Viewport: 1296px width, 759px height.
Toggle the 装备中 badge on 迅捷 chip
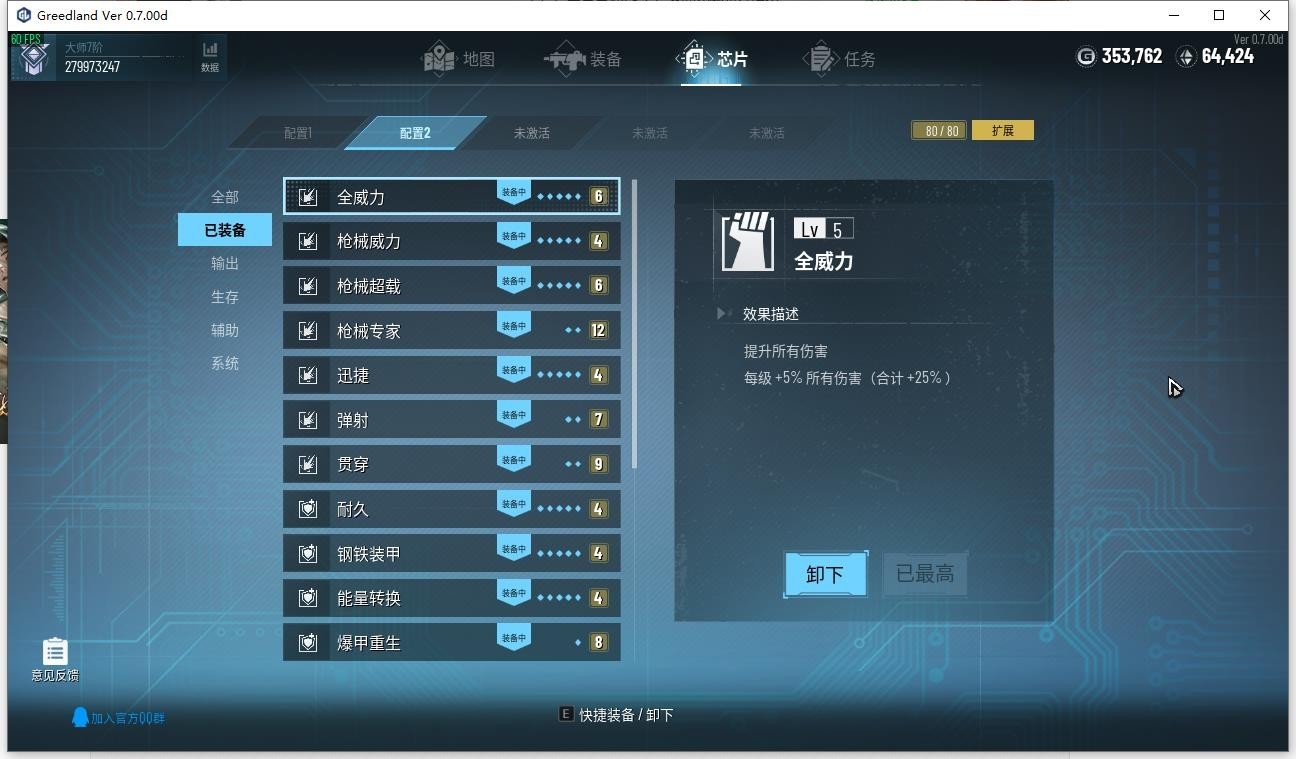513,369
